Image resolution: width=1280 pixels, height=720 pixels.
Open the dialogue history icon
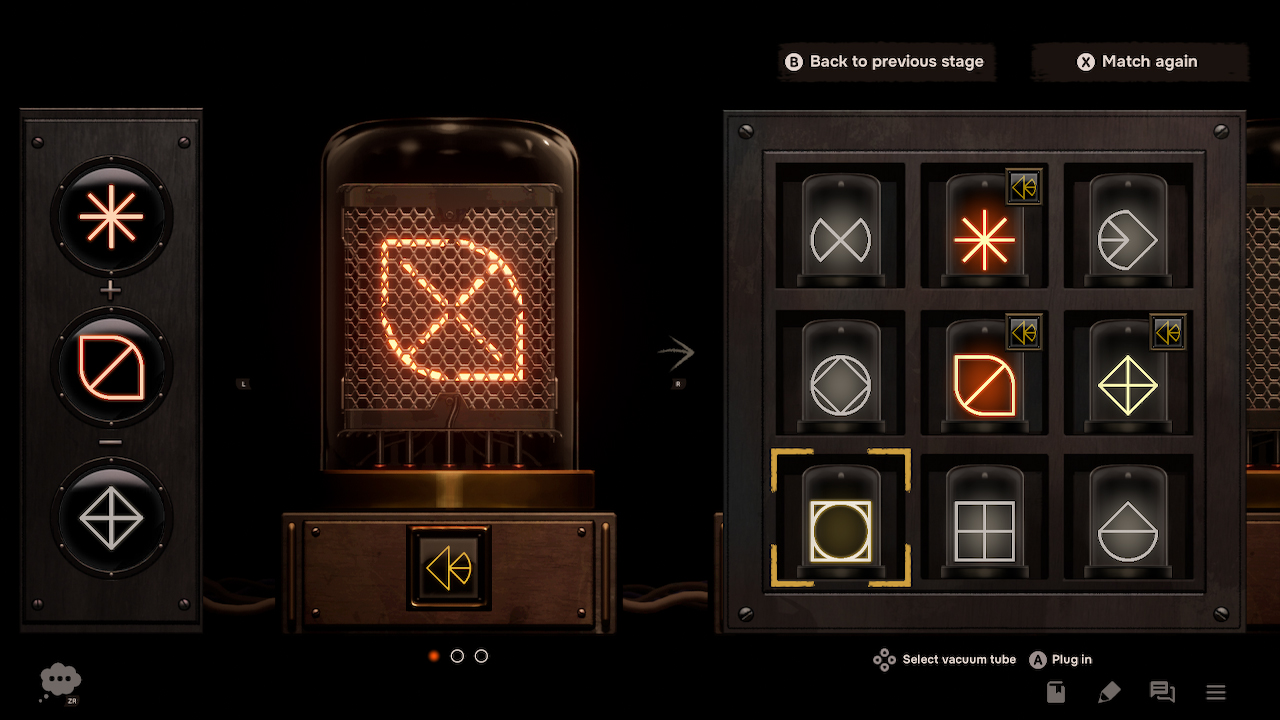(1162, 691)
